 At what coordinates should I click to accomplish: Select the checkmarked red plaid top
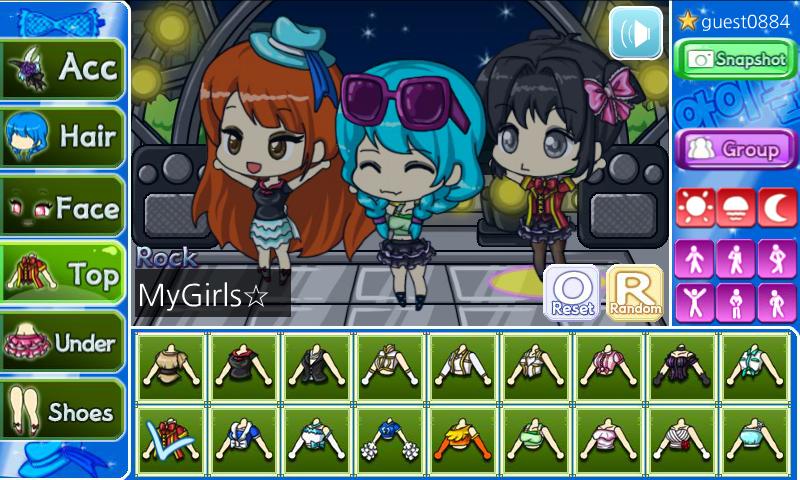coord(171,440)
